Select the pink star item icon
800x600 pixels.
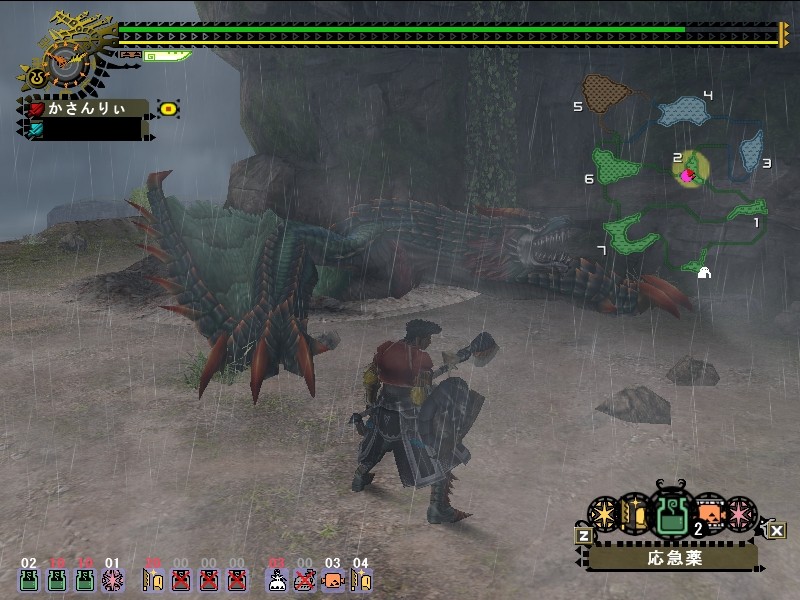click(740, 514)
